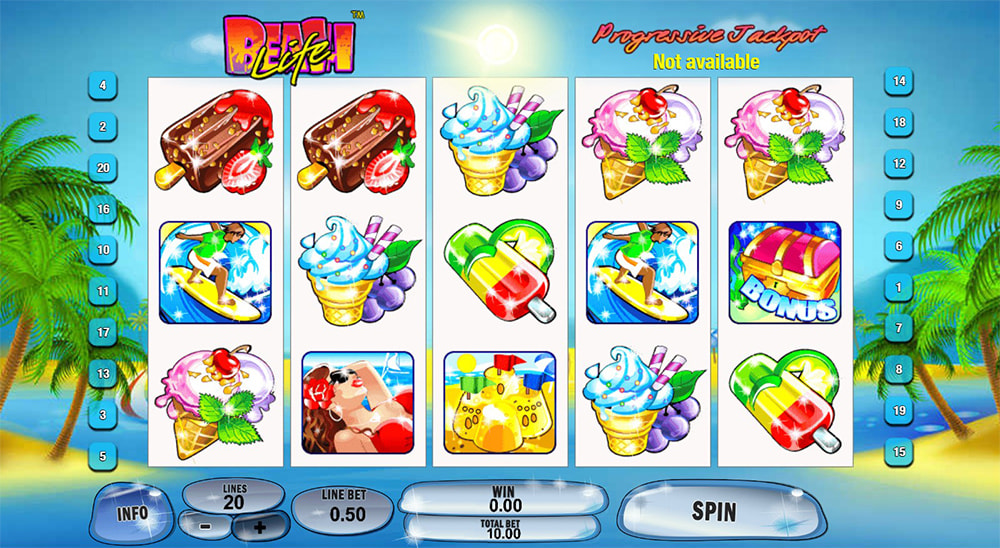Screen dimensions: 1000x548
Task: Choose payline 13 marker
Action: pyautogui.click(x=103, y=373)
